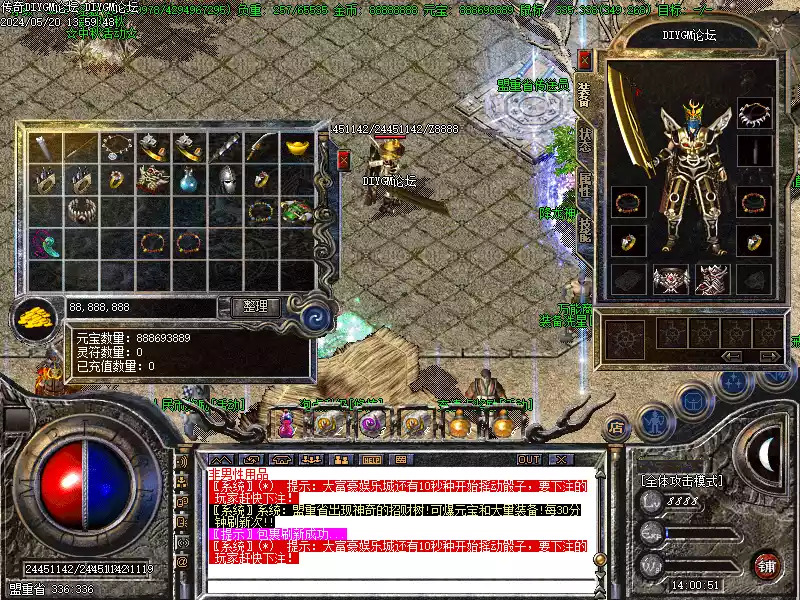
Task: Click the 整理 sort inventory button
Action: click(x=255, y=307)
